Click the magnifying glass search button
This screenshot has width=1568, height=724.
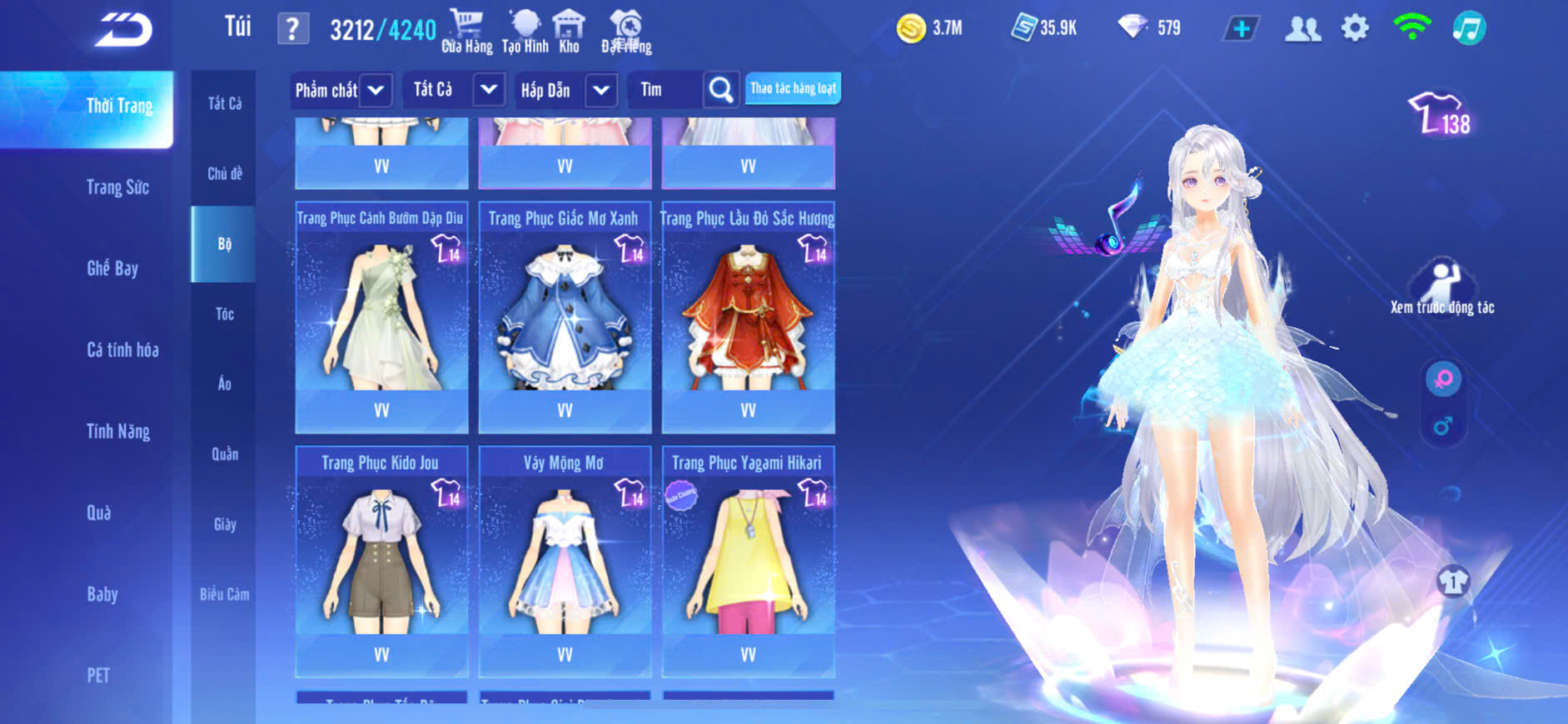[721, 90]
